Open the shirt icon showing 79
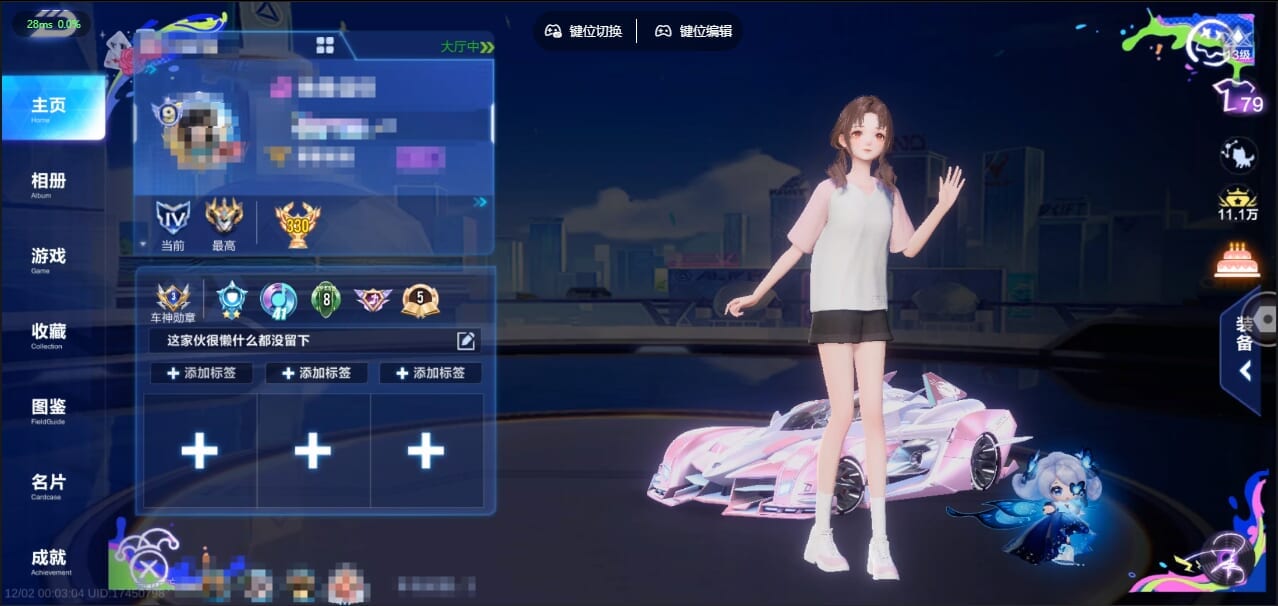 (1237, 98)
